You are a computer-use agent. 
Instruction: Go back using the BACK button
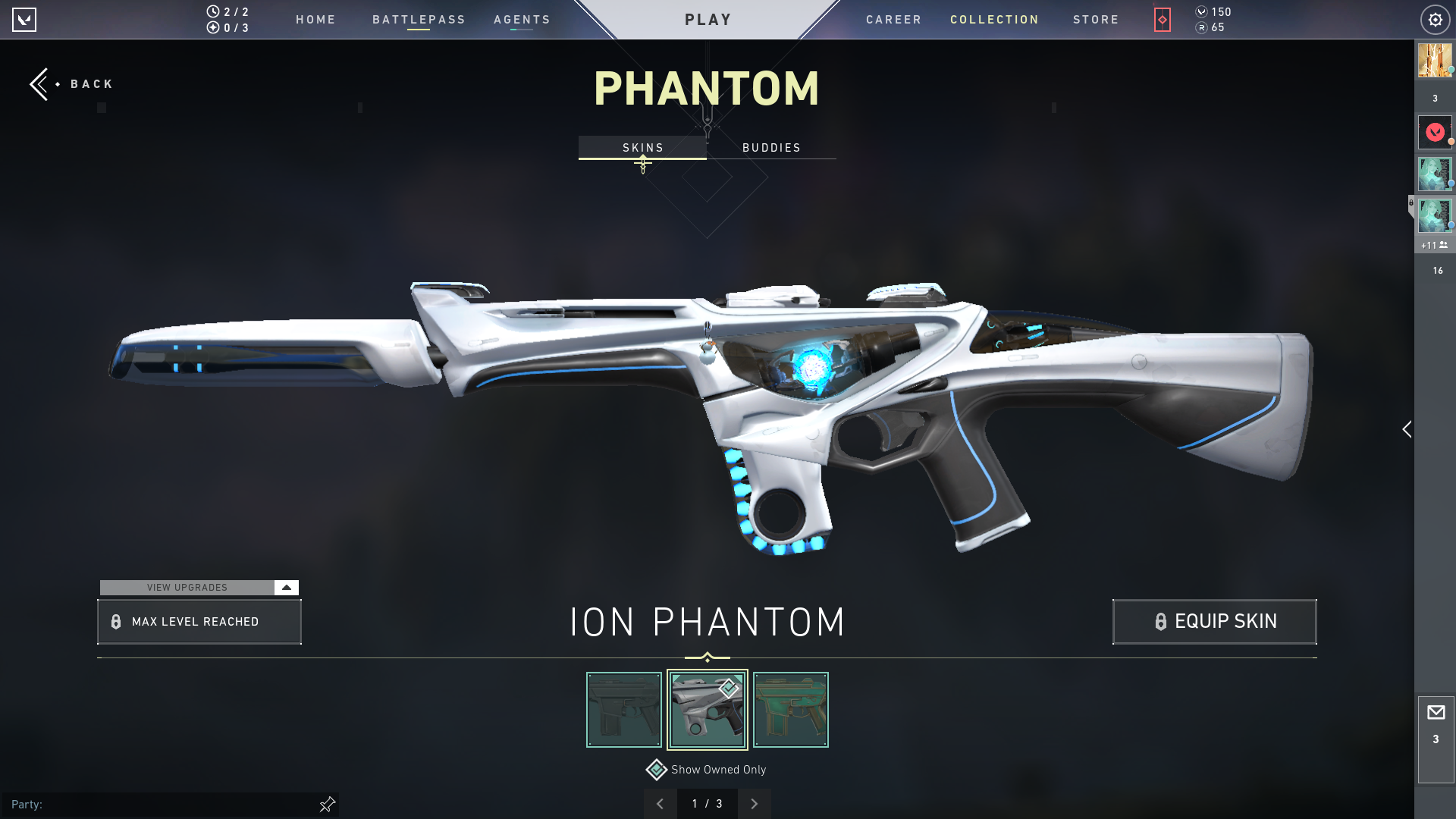click(x=72, y=84)
